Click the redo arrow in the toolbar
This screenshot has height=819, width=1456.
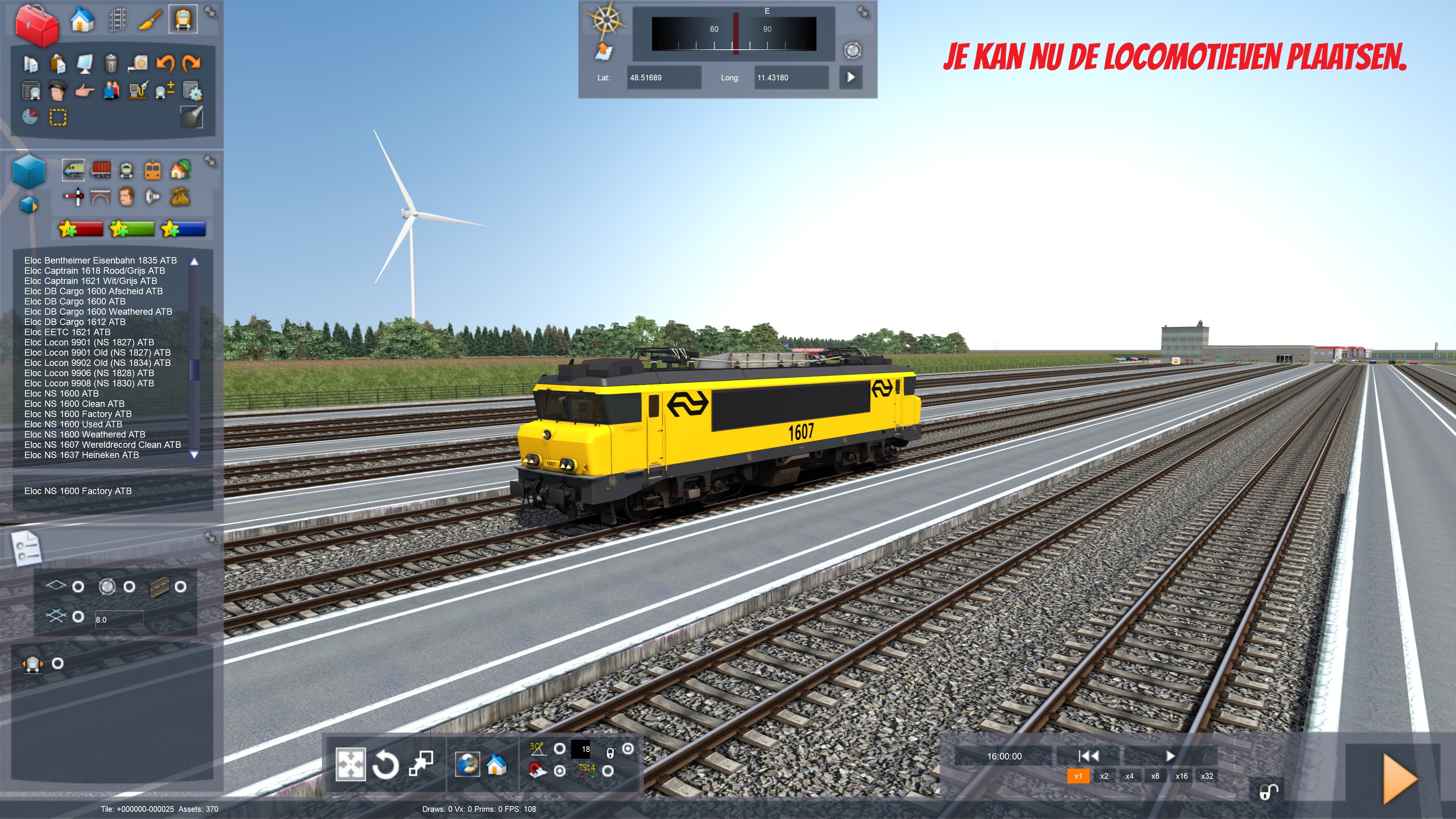point(192,63)
